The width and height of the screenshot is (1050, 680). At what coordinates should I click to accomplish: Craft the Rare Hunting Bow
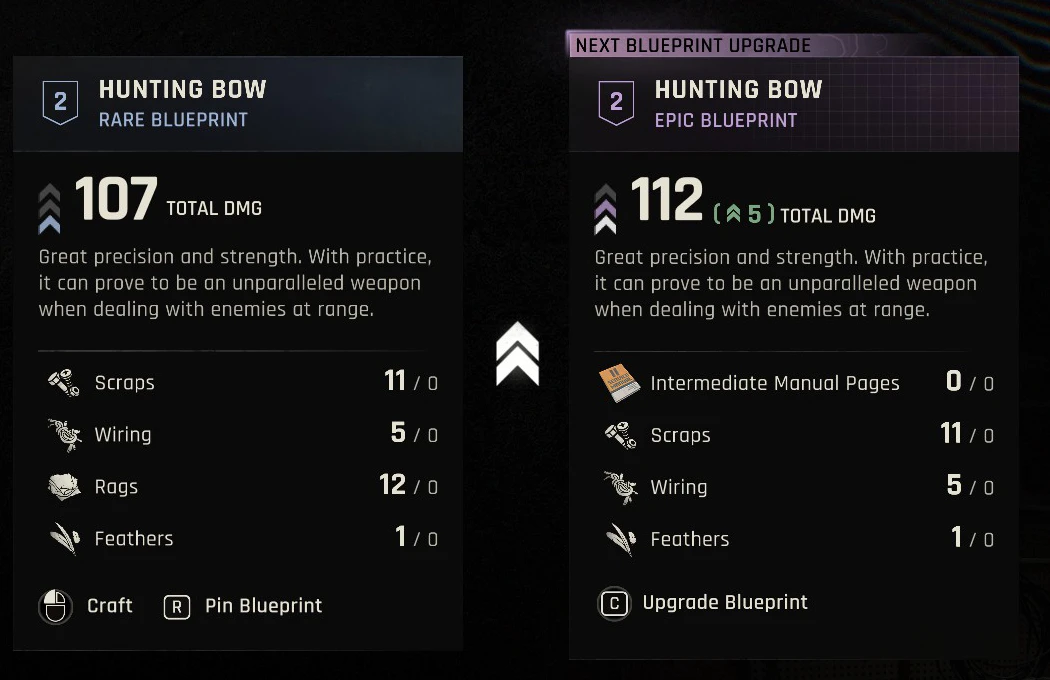tap(87, 606)
